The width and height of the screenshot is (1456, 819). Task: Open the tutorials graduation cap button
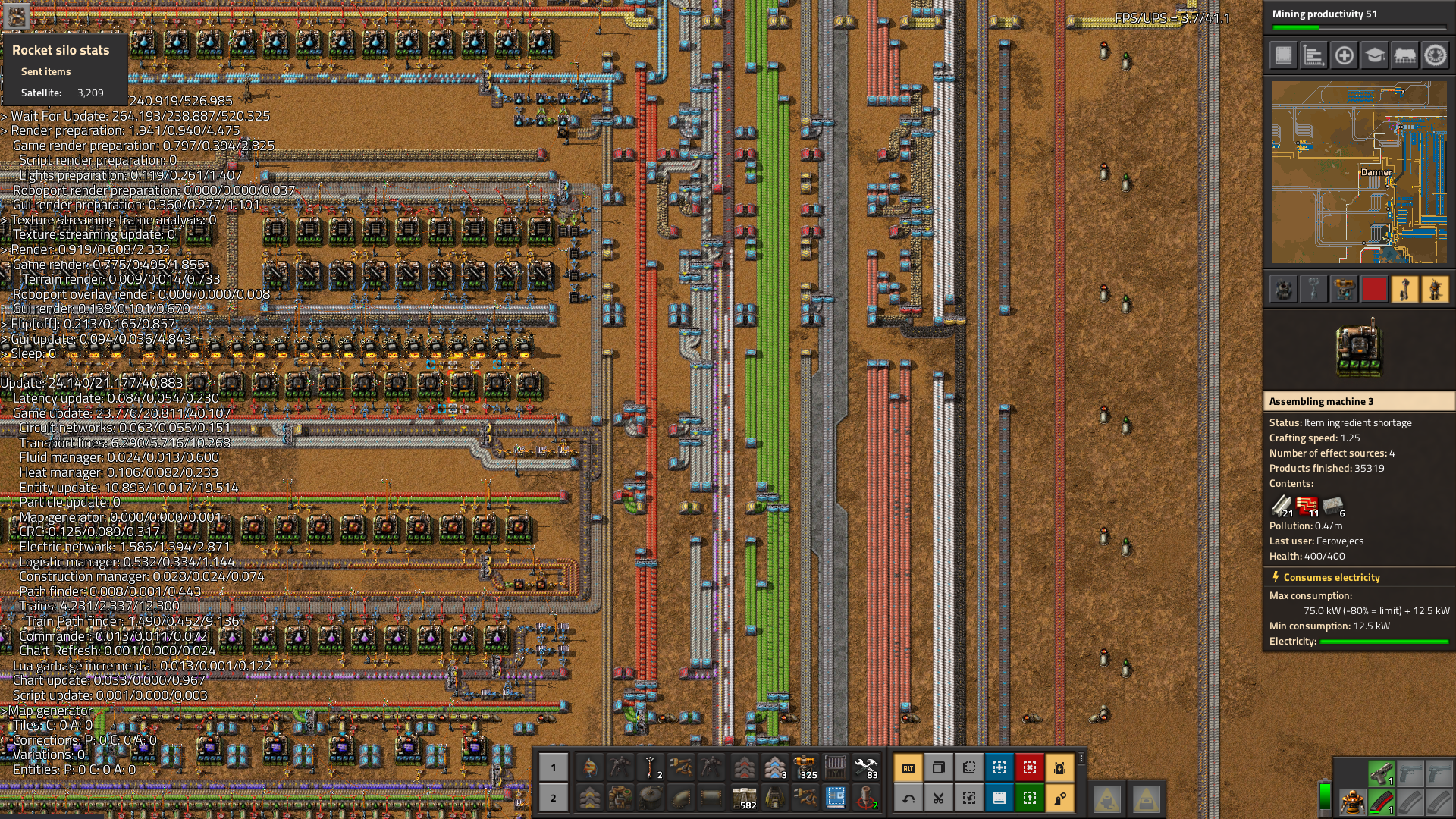point(1374,55)
